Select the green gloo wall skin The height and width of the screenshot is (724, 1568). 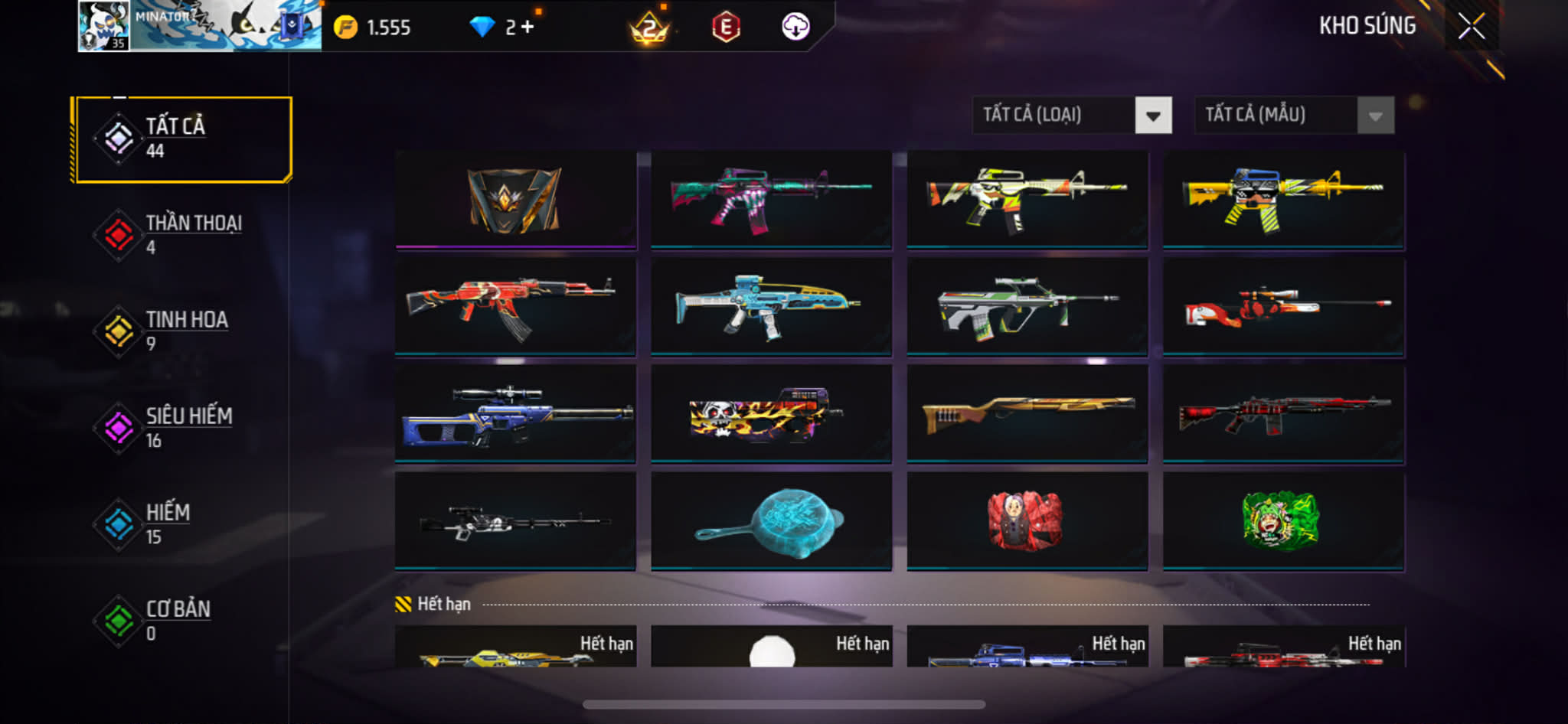click(1283, 520)
